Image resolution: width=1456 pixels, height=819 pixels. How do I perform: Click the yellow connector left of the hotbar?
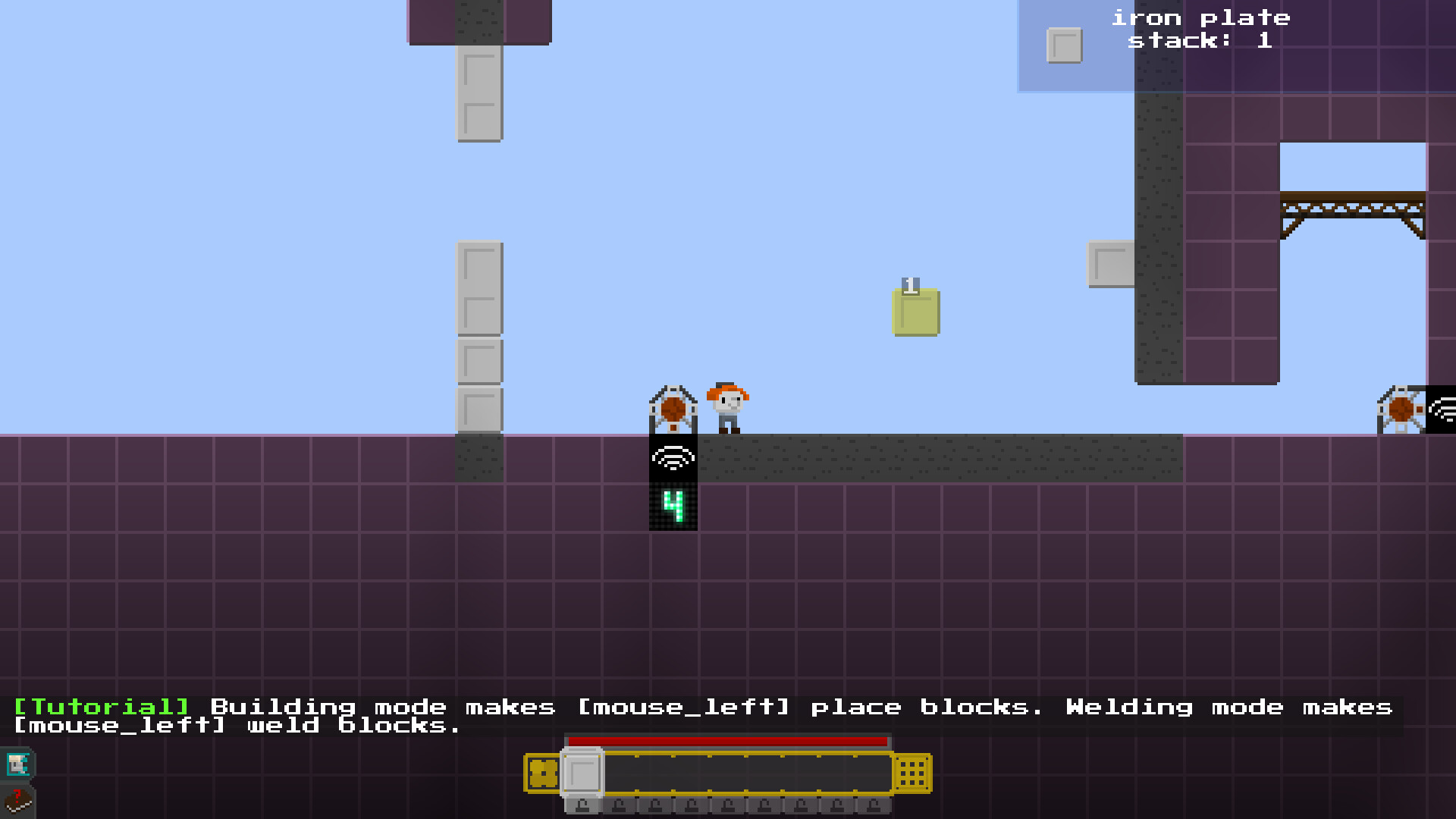click(543, 771)
